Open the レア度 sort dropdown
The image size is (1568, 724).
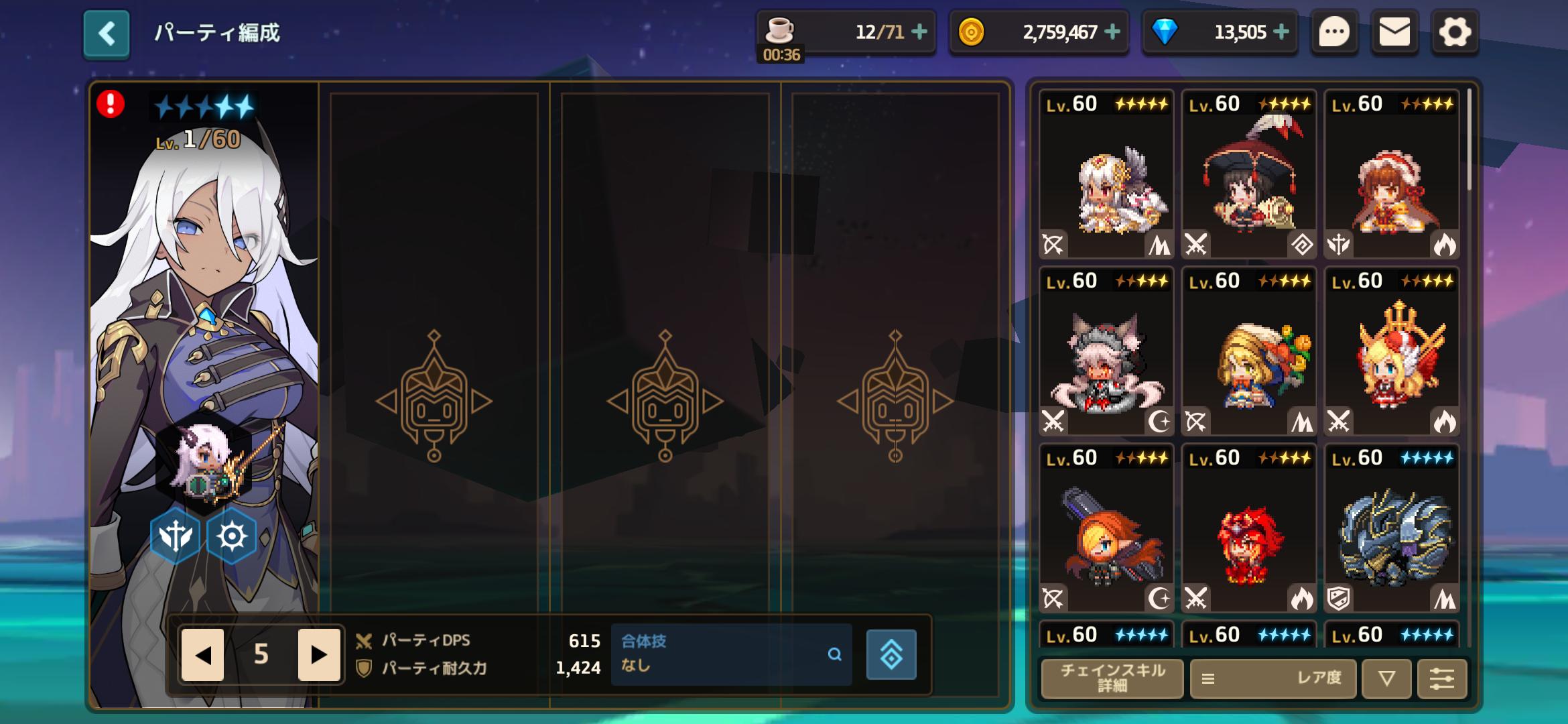1273,678
